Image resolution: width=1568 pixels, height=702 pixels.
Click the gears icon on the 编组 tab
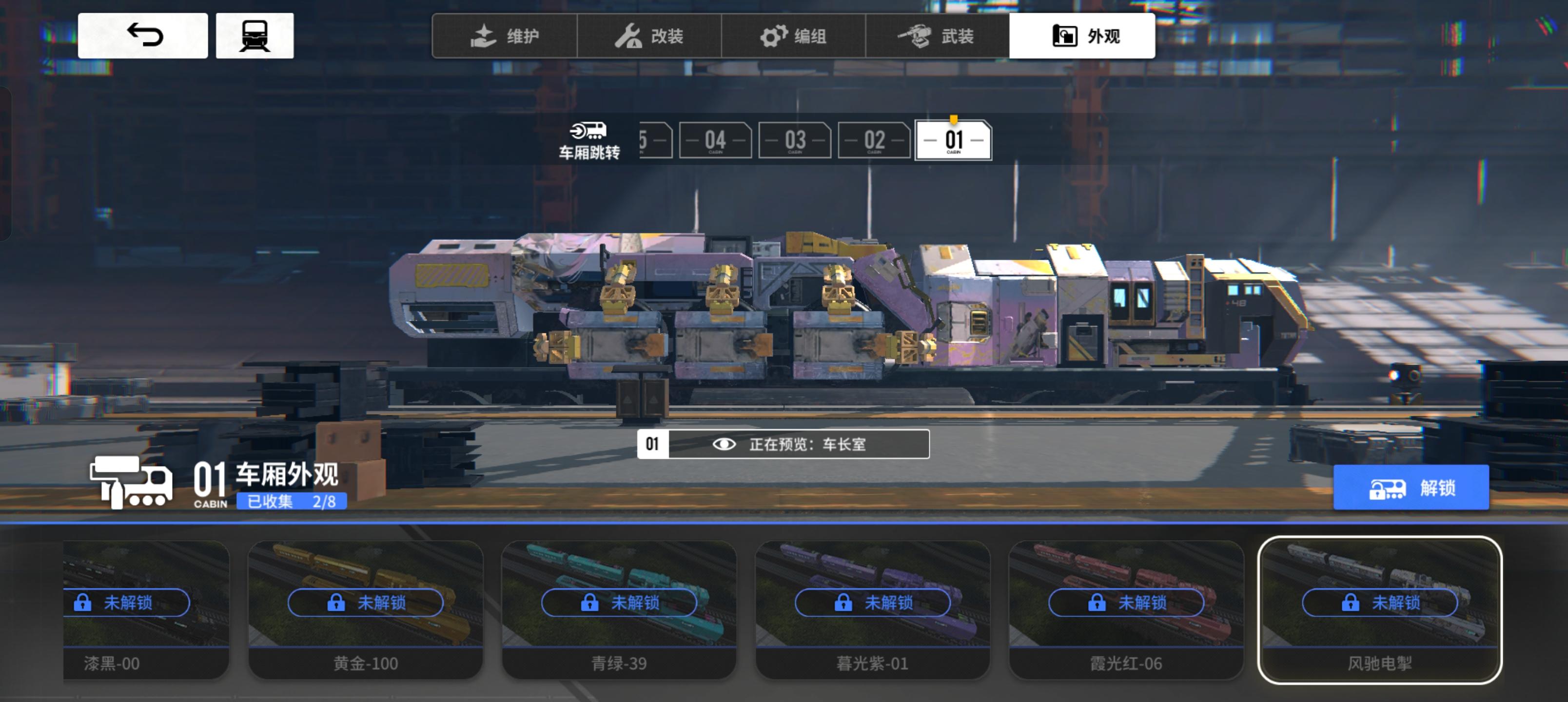[774, 35]
